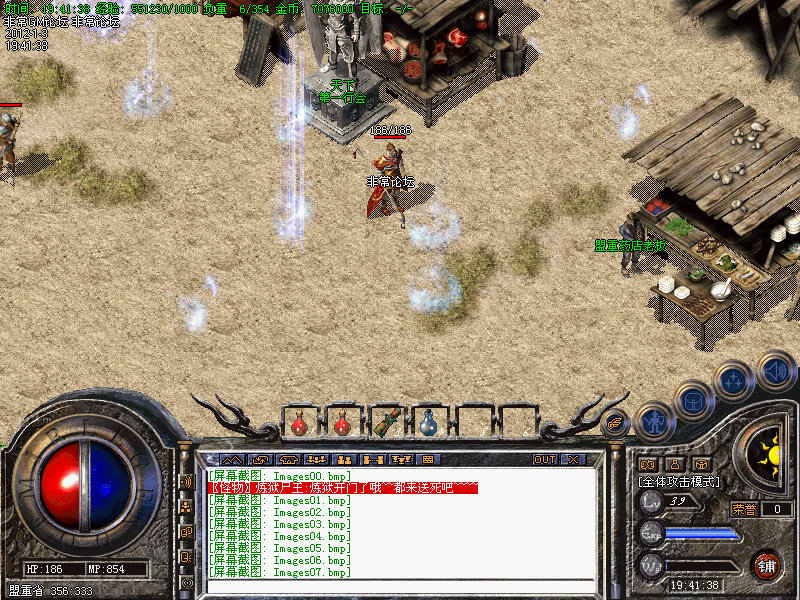Open the skills sparkle round button
Viewport: 800px width, 600px height.
point(734,381)
